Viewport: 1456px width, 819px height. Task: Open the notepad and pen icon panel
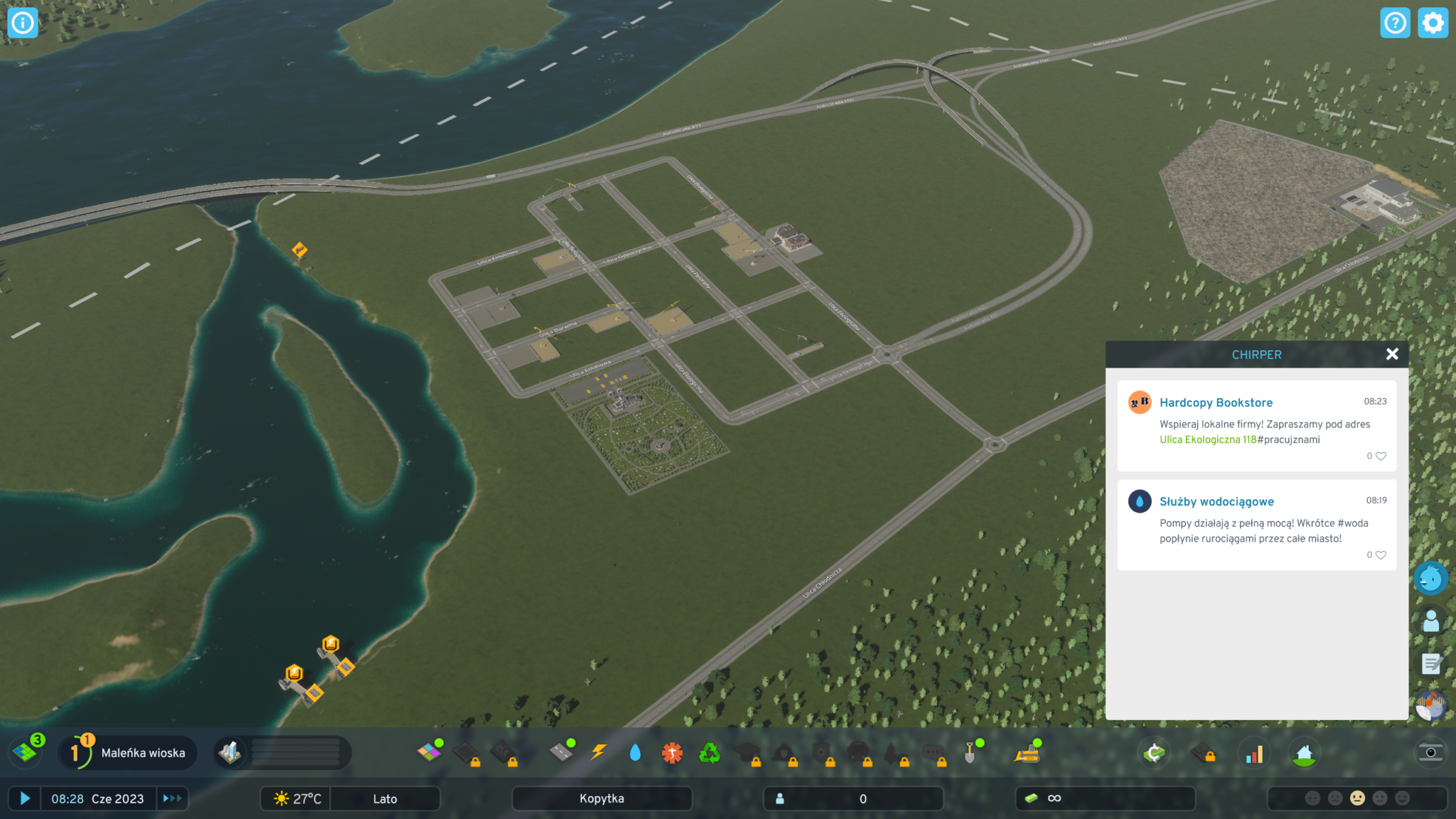pyautogui.click(x=1430, y=664)
